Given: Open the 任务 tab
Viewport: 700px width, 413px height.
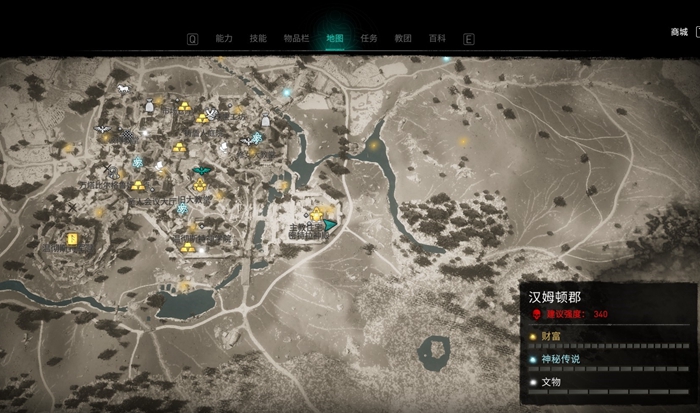Looking at the screenshot, I should coord(369,39).
